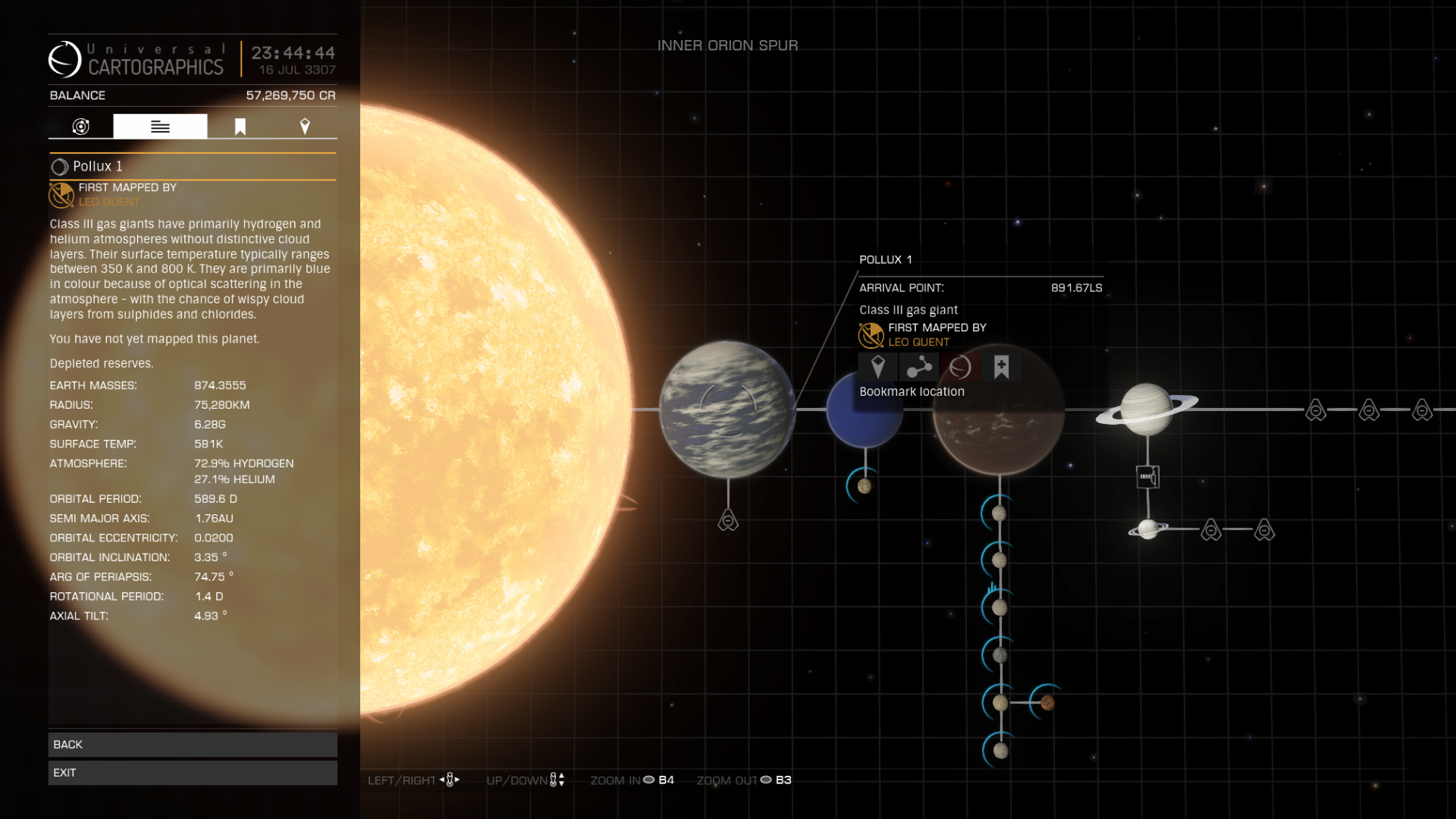The image size is (1456, 819).
Task: Click the plot route icon in the Pollux 1 popup
Action: 919,366
